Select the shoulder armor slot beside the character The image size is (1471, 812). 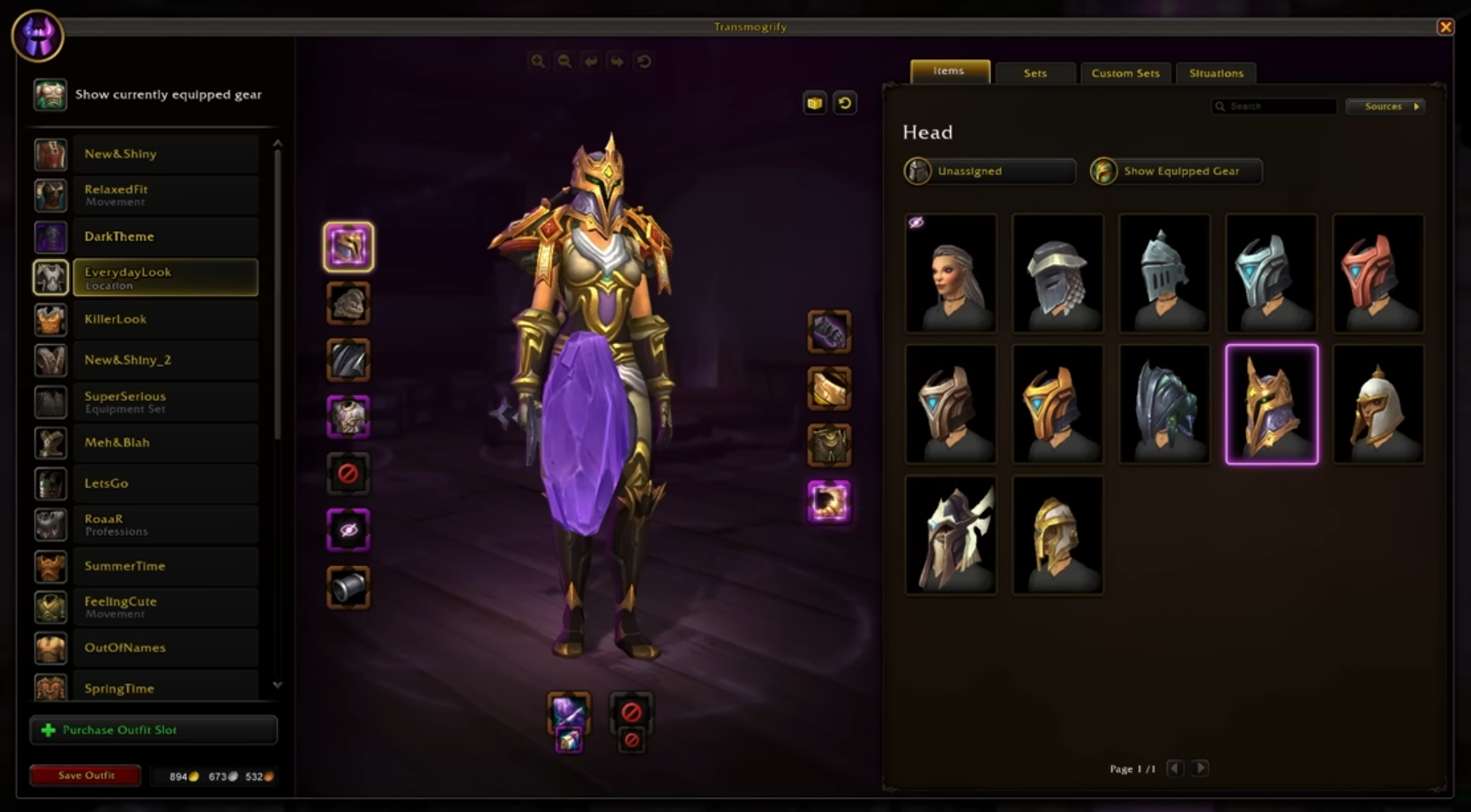[348, 302]
